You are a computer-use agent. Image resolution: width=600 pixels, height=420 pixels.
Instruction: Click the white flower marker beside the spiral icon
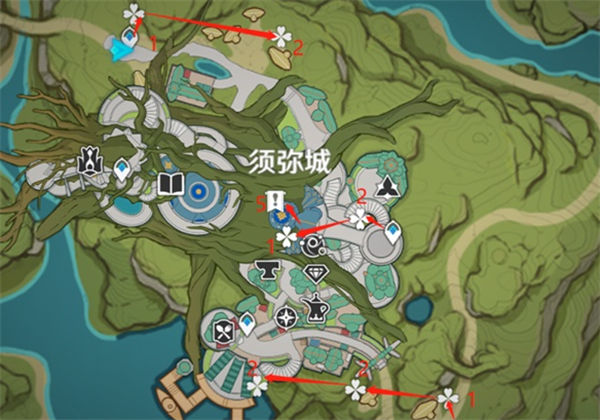[288, 237]
